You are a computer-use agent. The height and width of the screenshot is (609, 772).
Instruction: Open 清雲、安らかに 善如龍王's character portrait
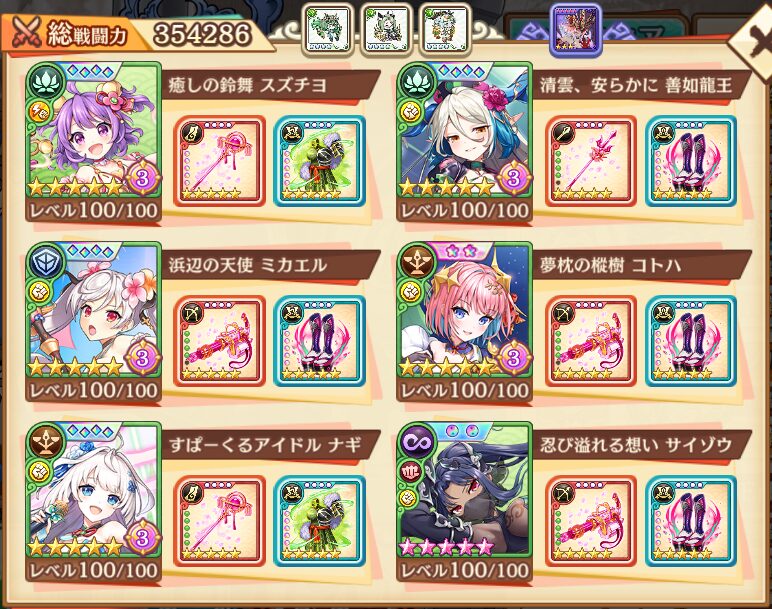click(465, 142)
